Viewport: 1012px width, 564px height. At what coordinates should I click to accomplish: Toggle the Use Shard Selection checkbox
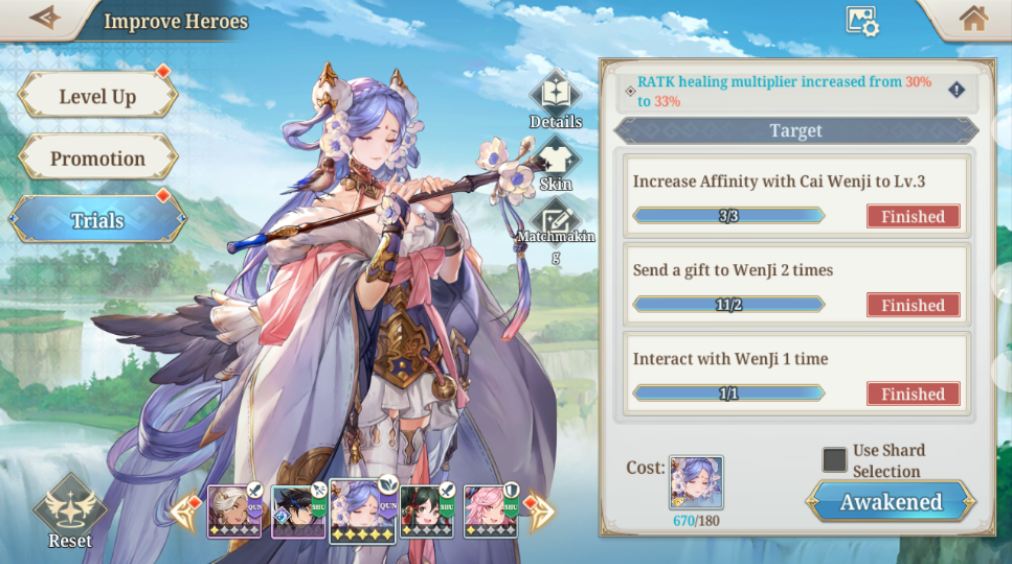[834, 460]
